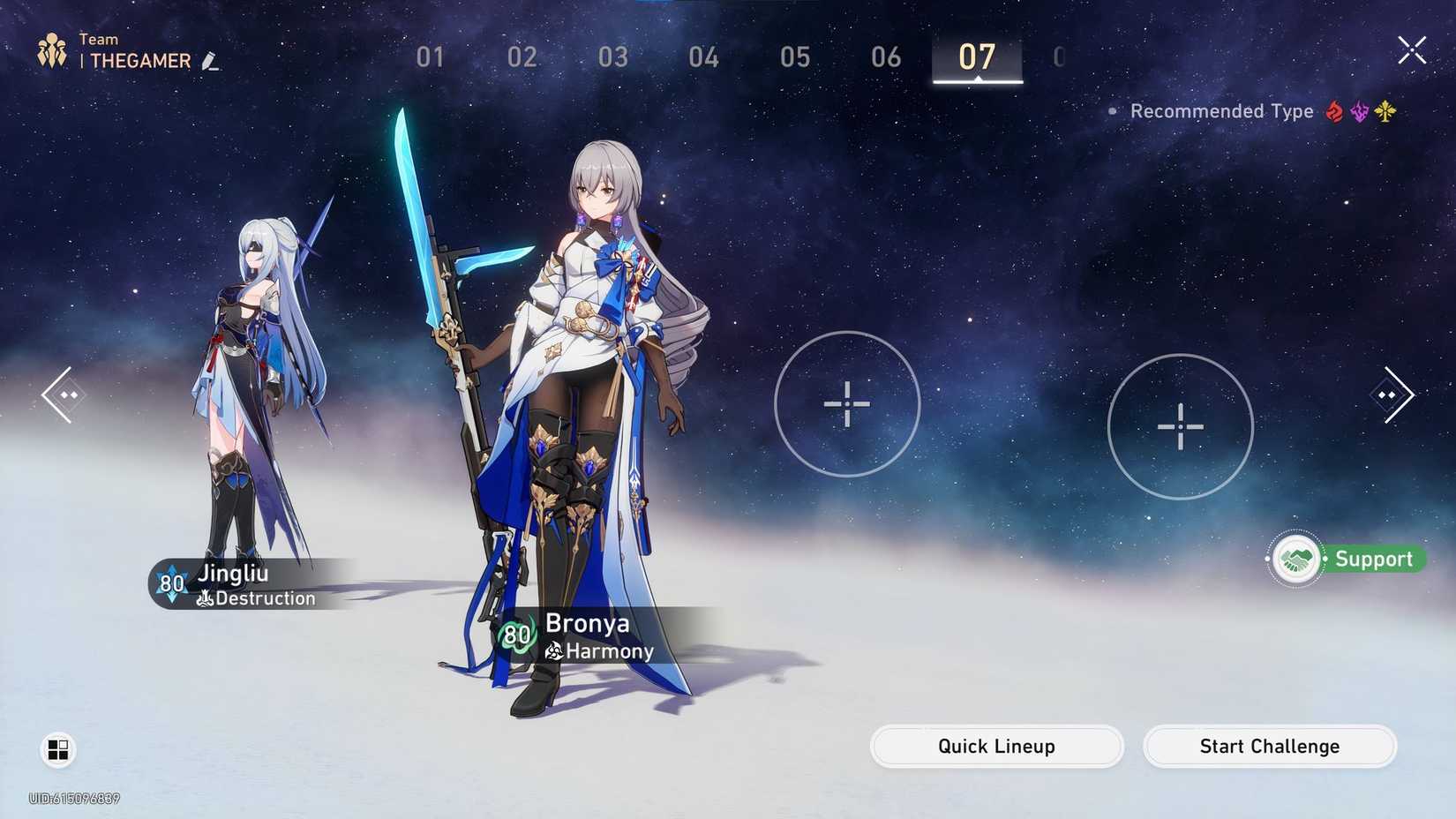Viewport: 1456px width, 819px height.
Task: Click the left double-chevron stage arrow
Action: tap(64, 394)
